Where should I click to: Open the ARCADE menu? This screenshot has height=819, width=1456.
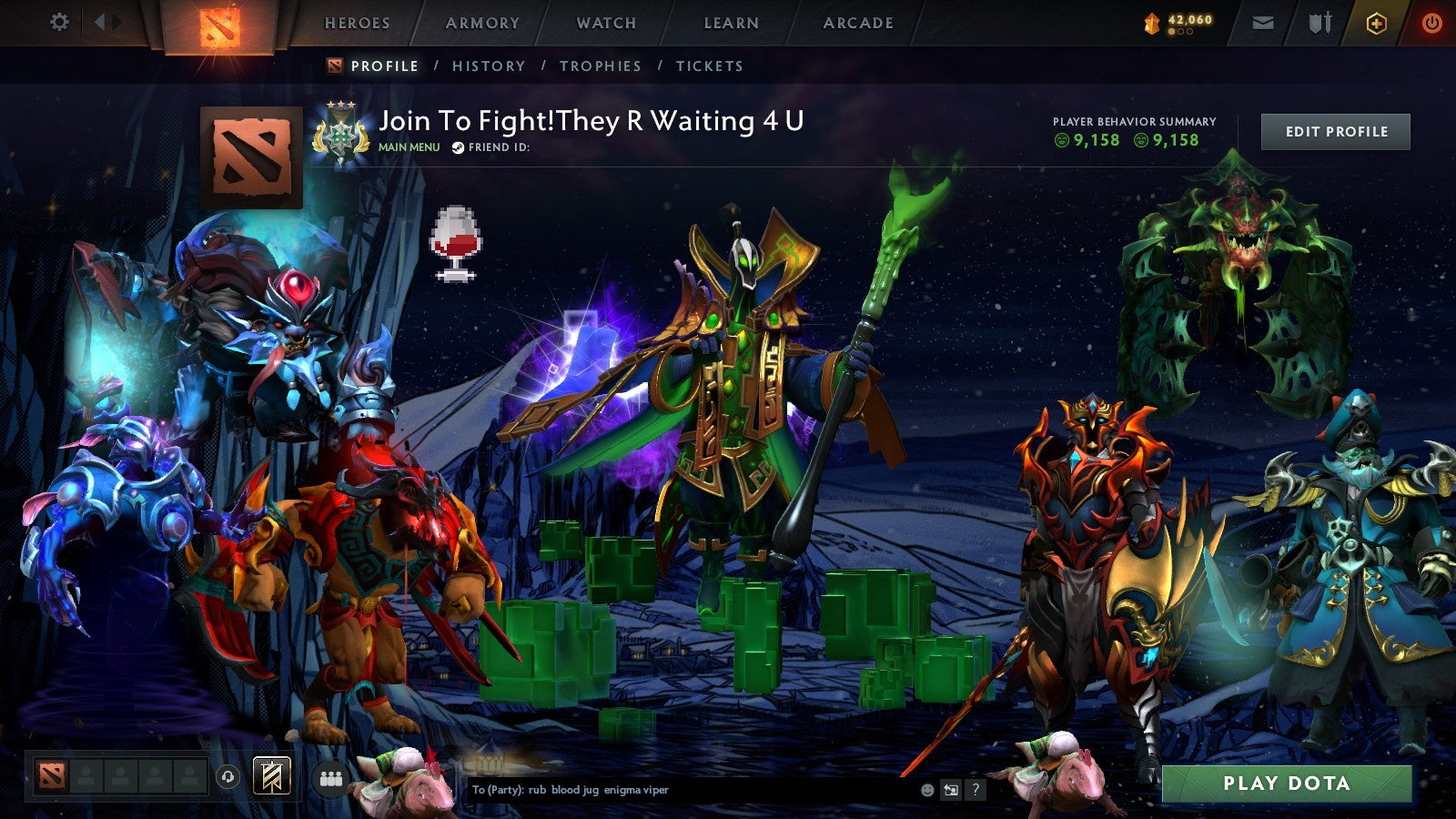858,24
